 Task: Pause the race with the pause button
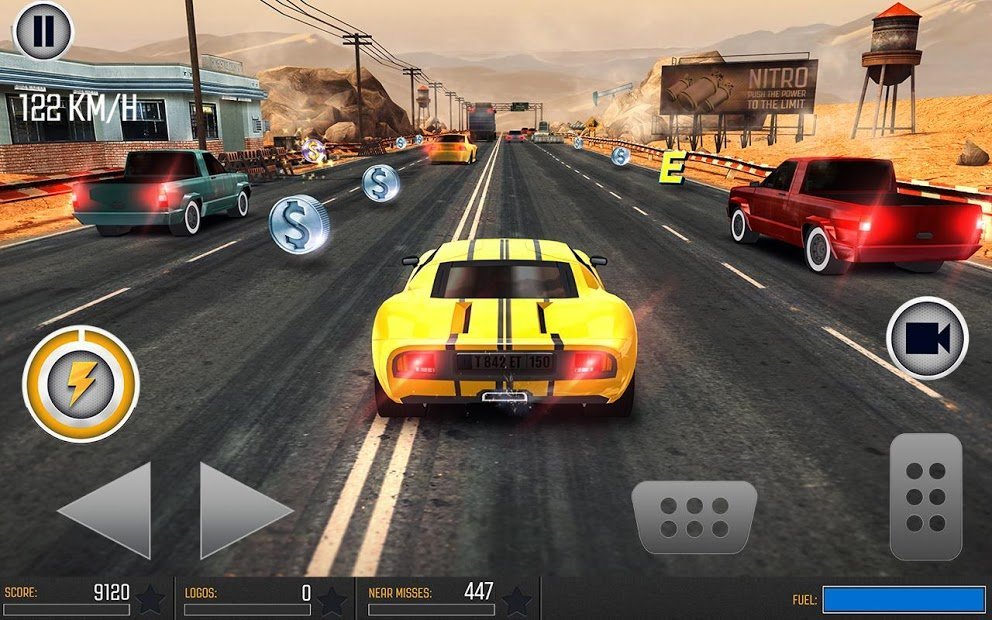[x=43, y=31]
